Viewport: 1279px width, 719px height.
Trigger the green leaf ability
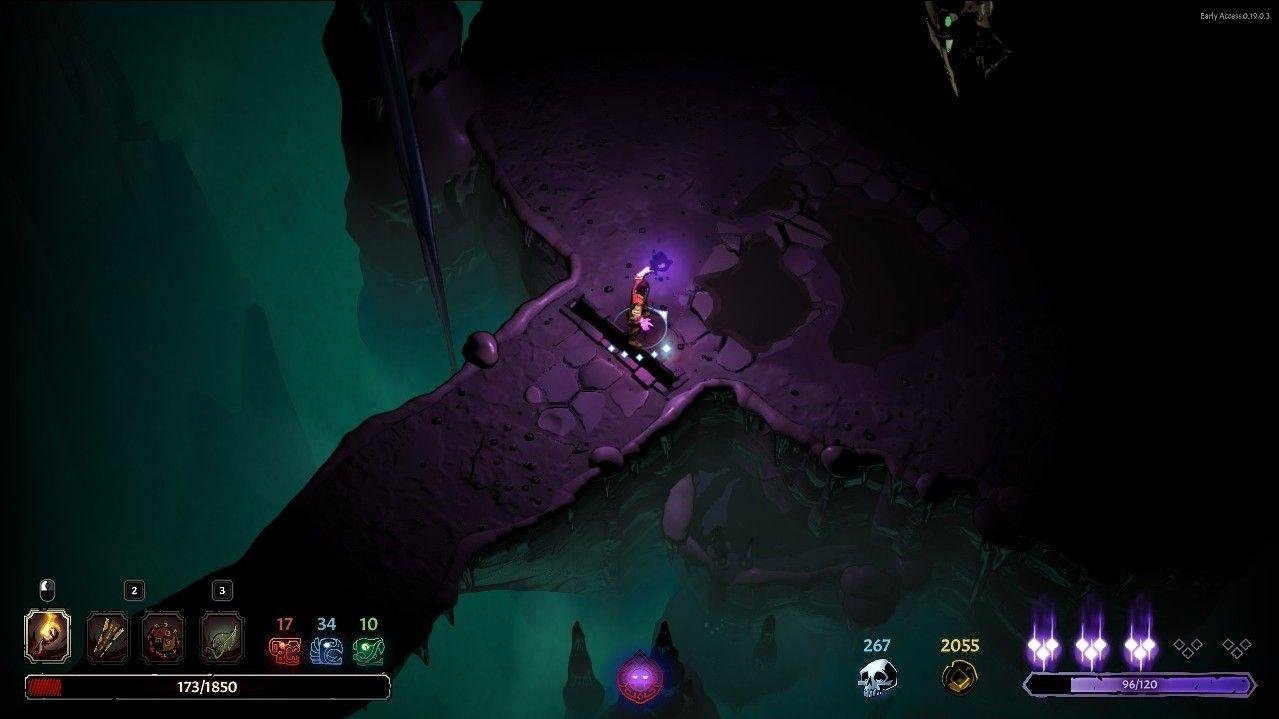(222, 636)
